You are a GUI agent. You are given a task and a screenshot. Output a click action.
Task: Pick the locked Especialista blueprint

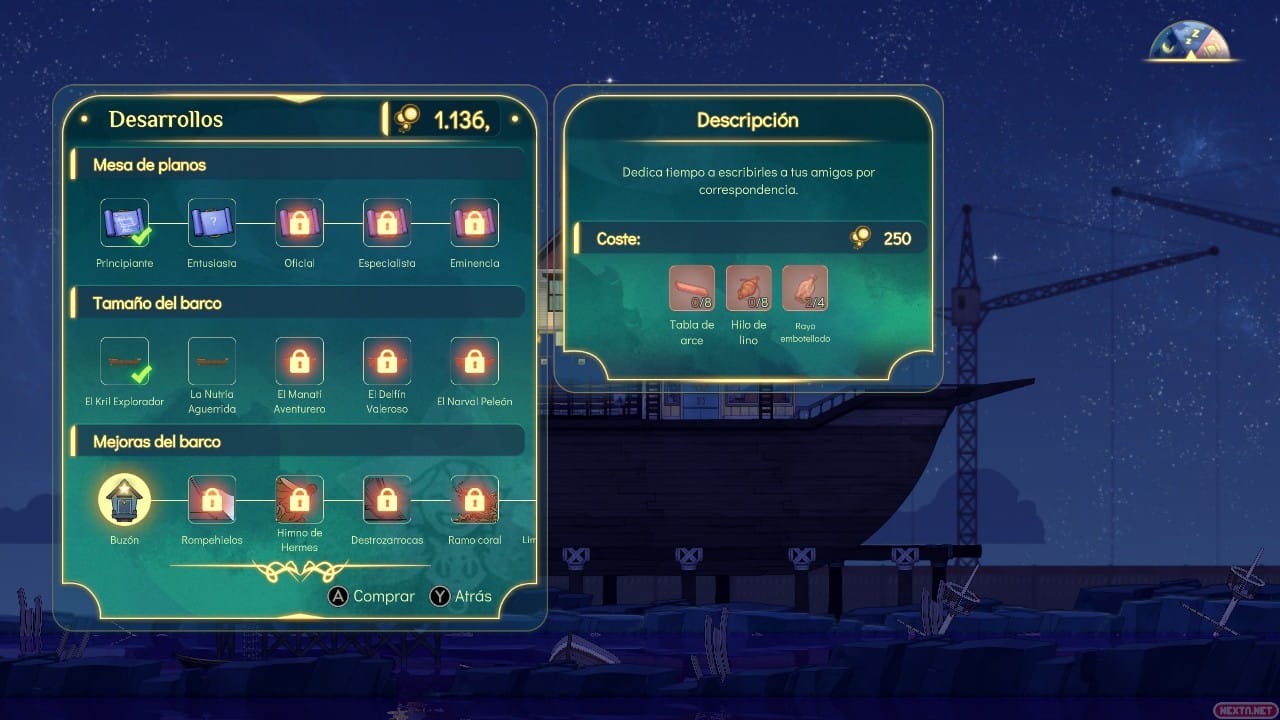(x=387, y=223)
